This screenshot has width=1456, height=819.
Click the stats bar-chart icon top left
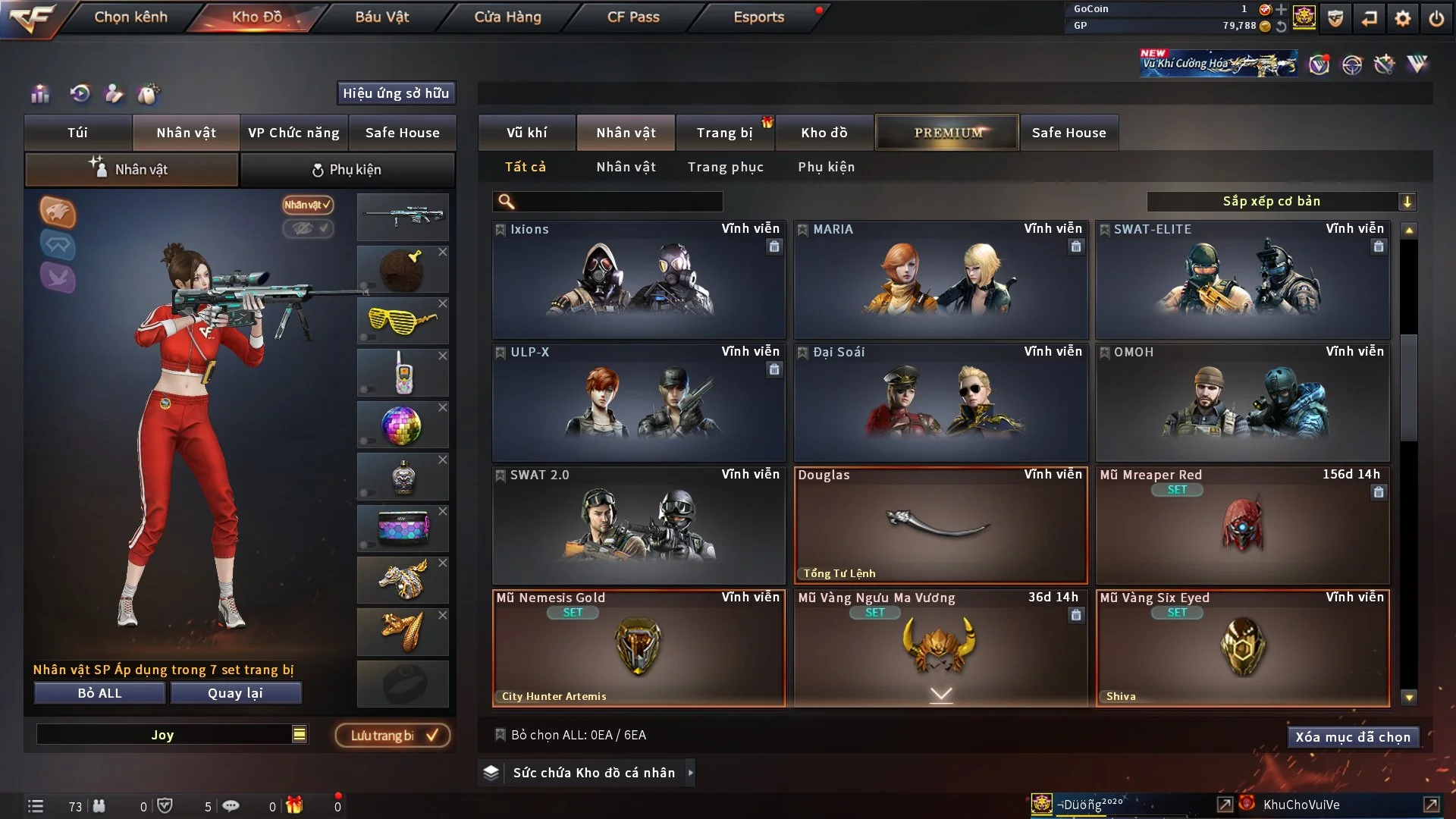point(40,94)
